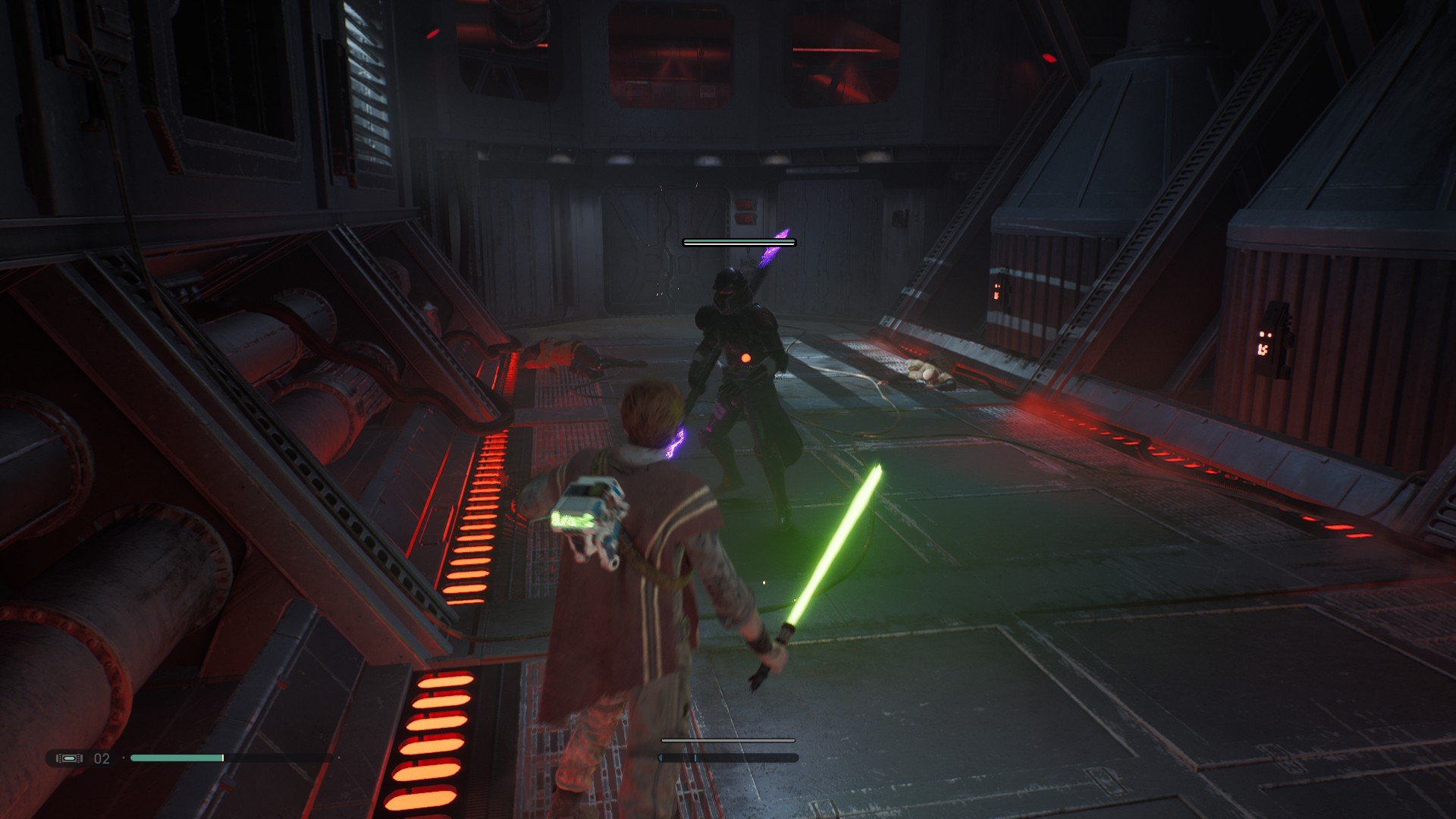
Task: Select the stim canister icon
Action: pos(69,758)
